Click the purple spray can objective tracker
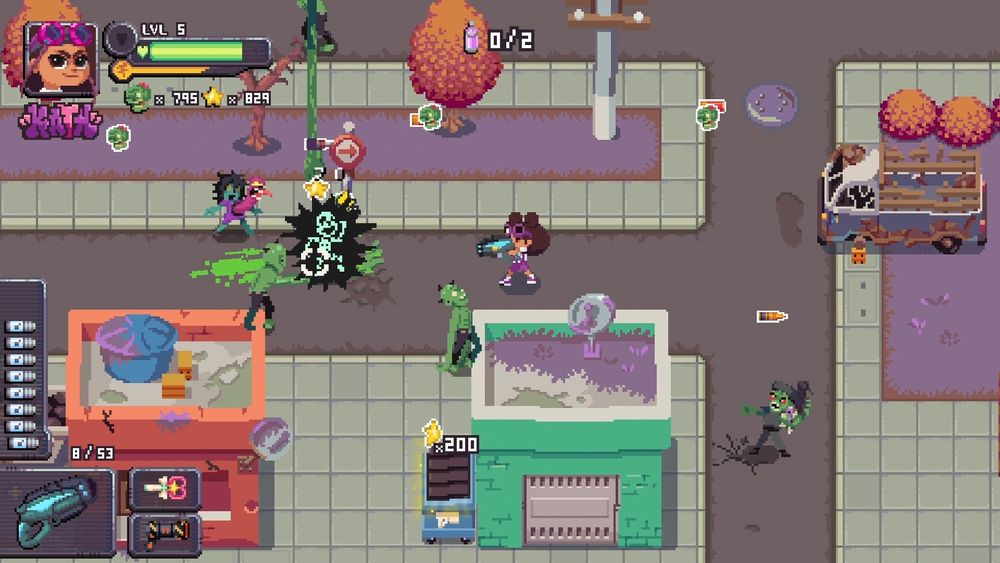Image resolution: width=1000 pixels, height=563 pixels. coord(472,39)
